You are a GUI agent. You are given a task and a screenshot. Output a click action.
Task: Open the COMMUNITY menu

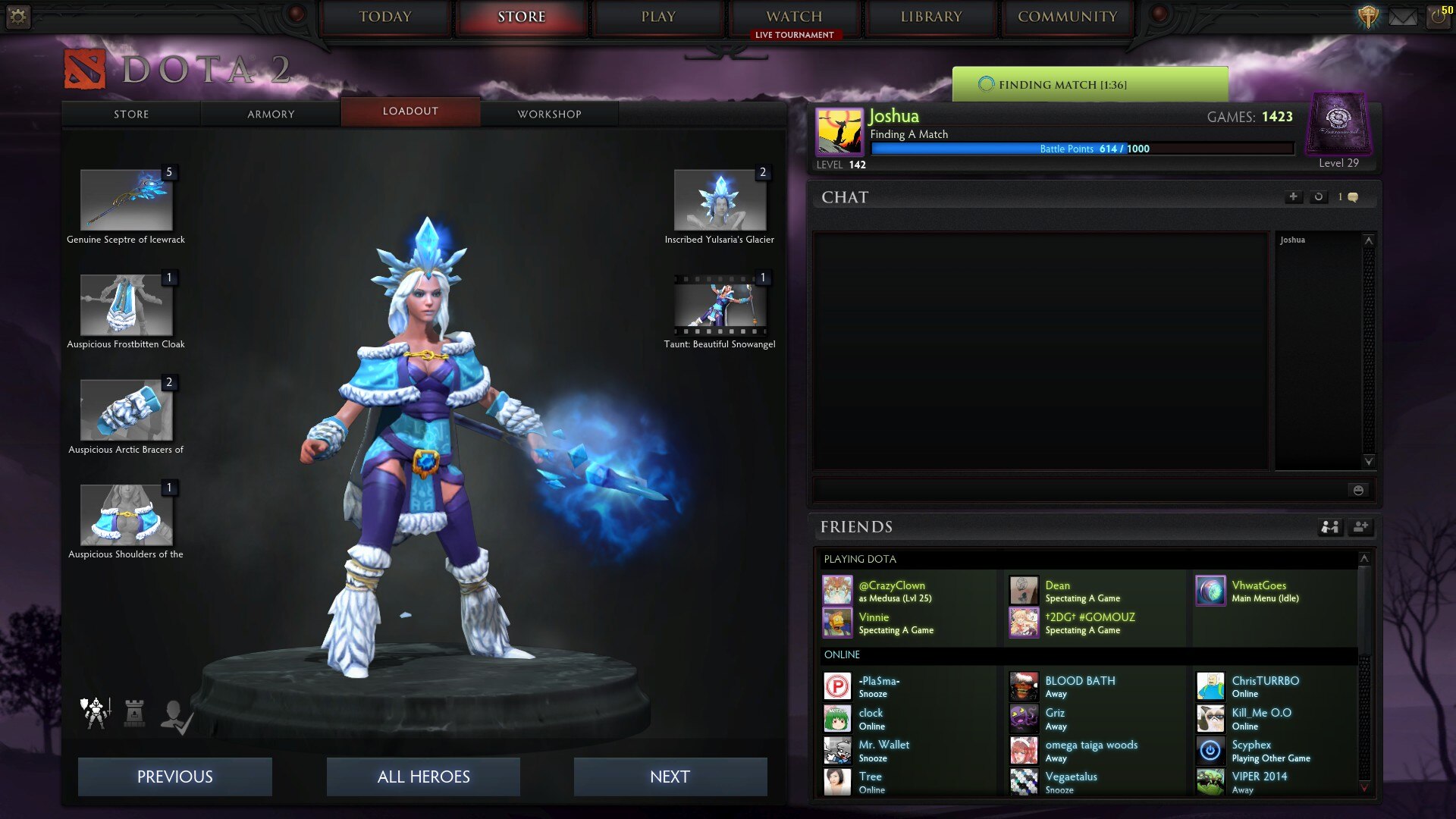tap(1067, 17)
